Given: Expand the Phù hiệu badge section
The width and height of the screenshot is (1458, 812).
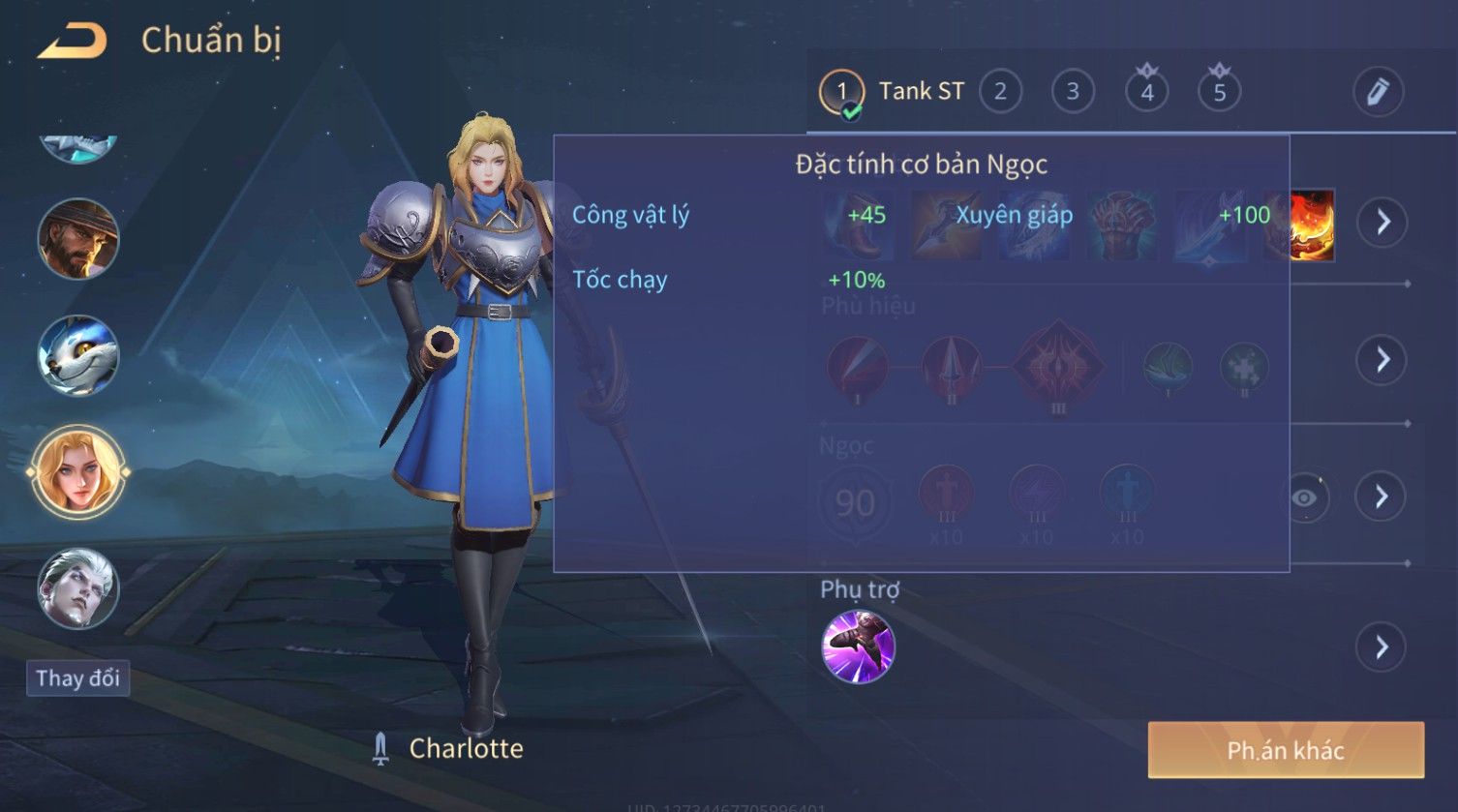Looking at the screenshot, I should point(1381,360).
